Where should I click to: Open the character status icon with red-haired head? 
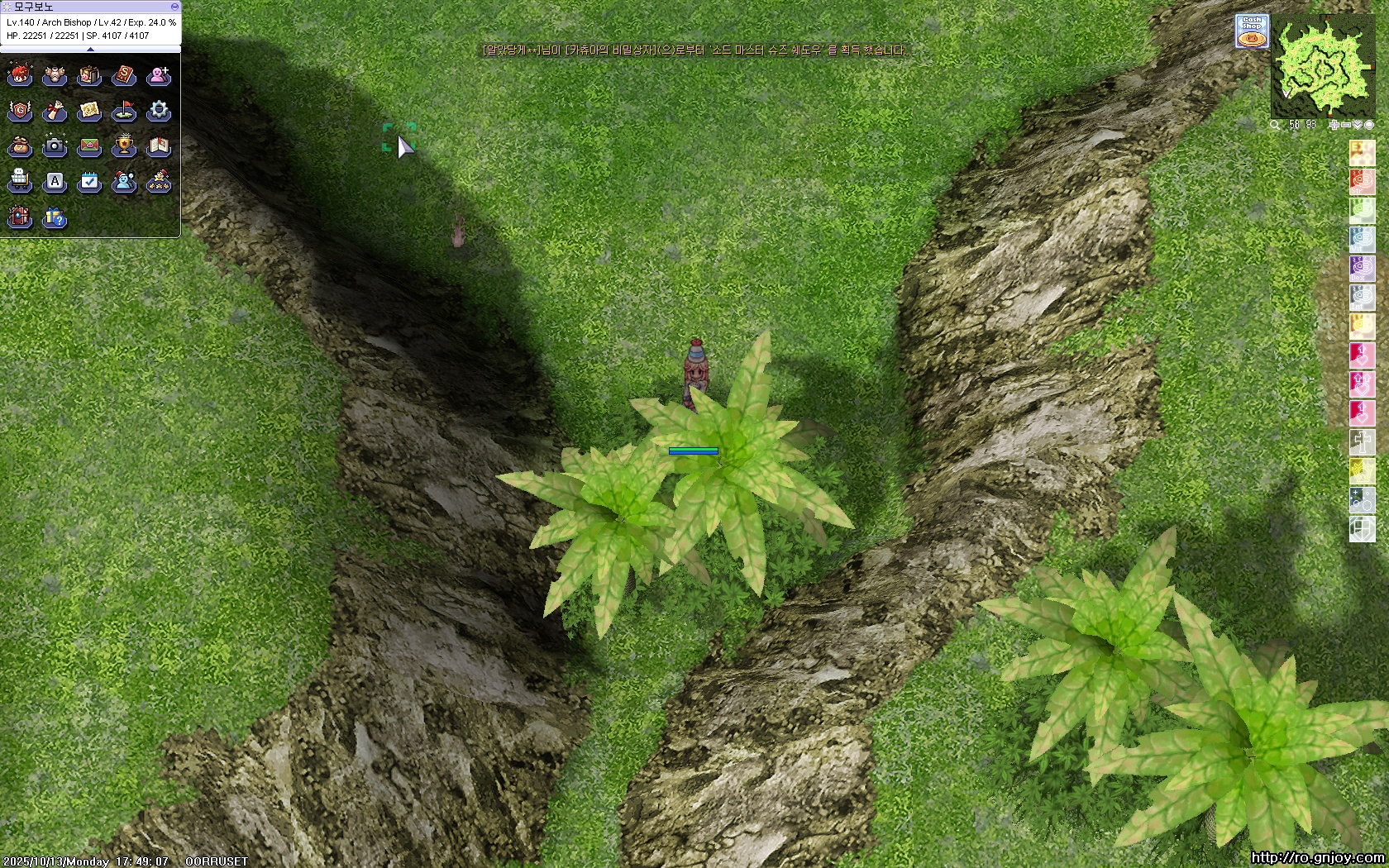point(20,76)
